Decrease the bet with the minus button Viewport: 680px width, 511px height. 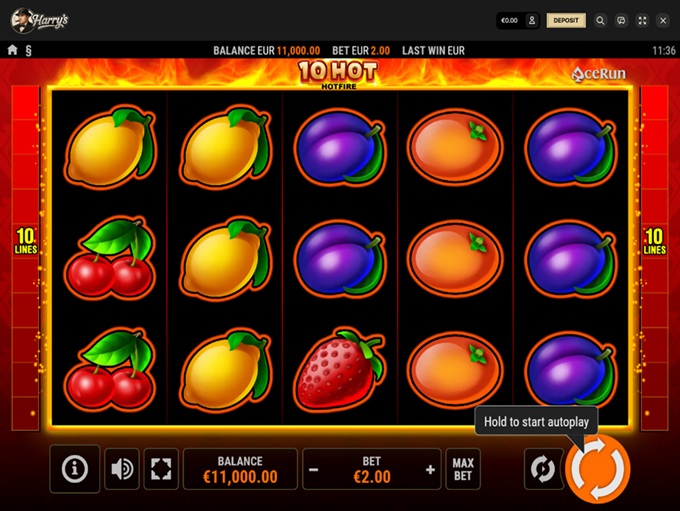(x=313, y=469)
